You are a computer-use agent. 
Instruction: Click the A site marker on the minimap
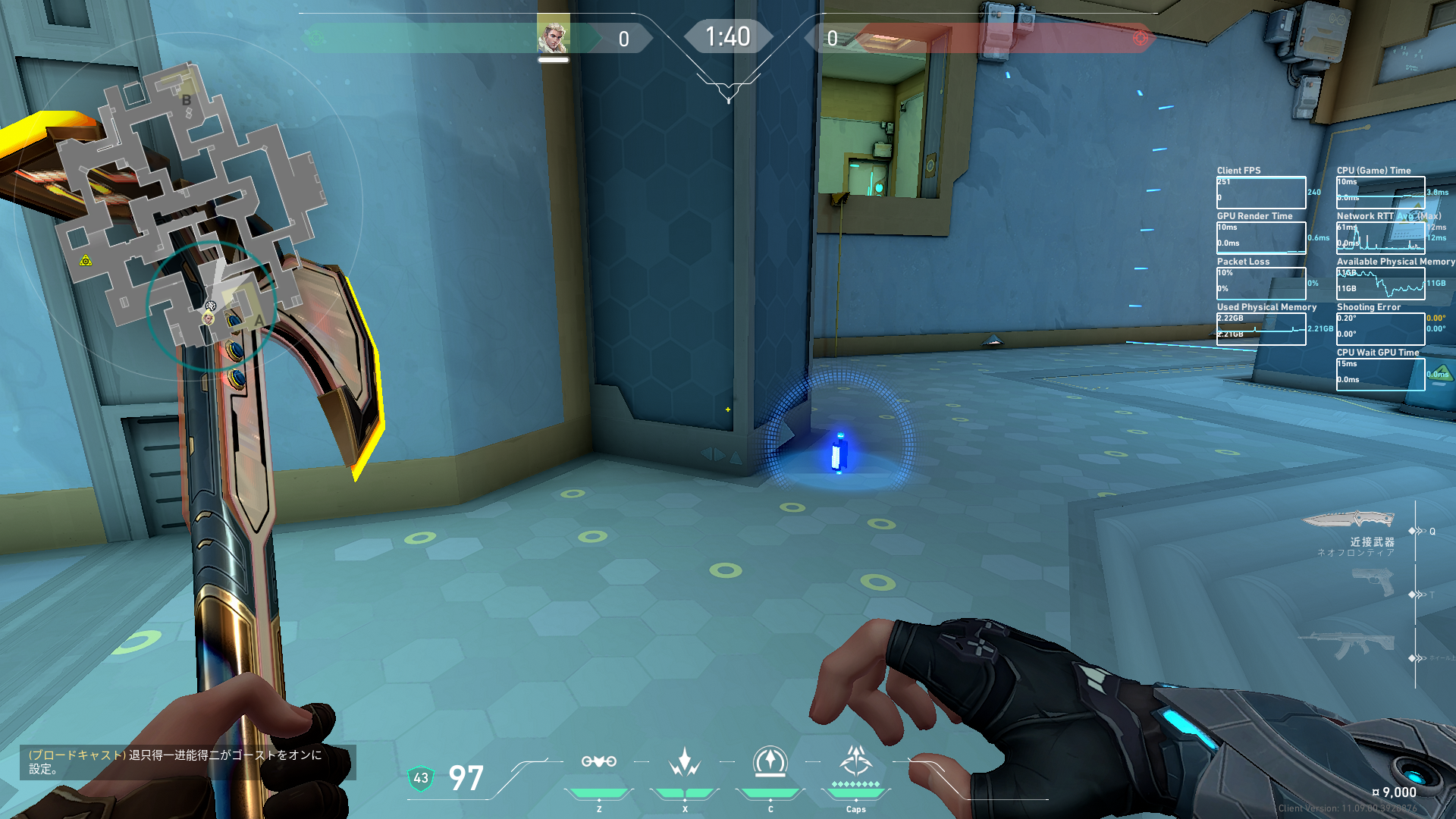pos(259,320)
